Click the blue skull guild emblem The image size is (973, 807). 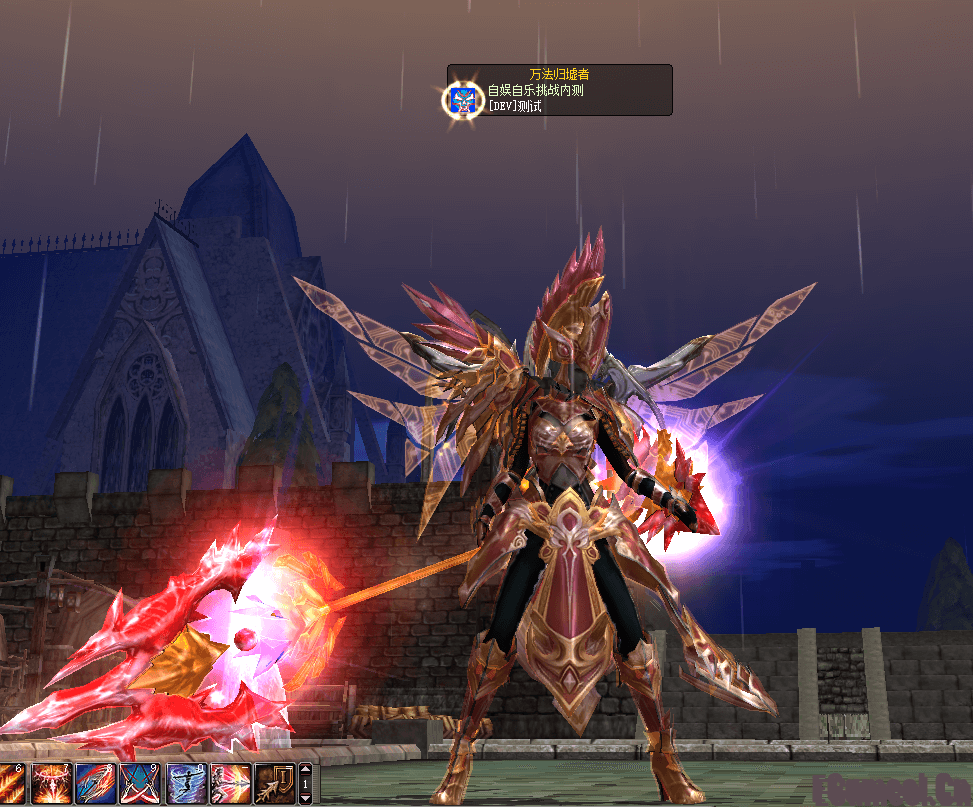click(x=462, y=99)
